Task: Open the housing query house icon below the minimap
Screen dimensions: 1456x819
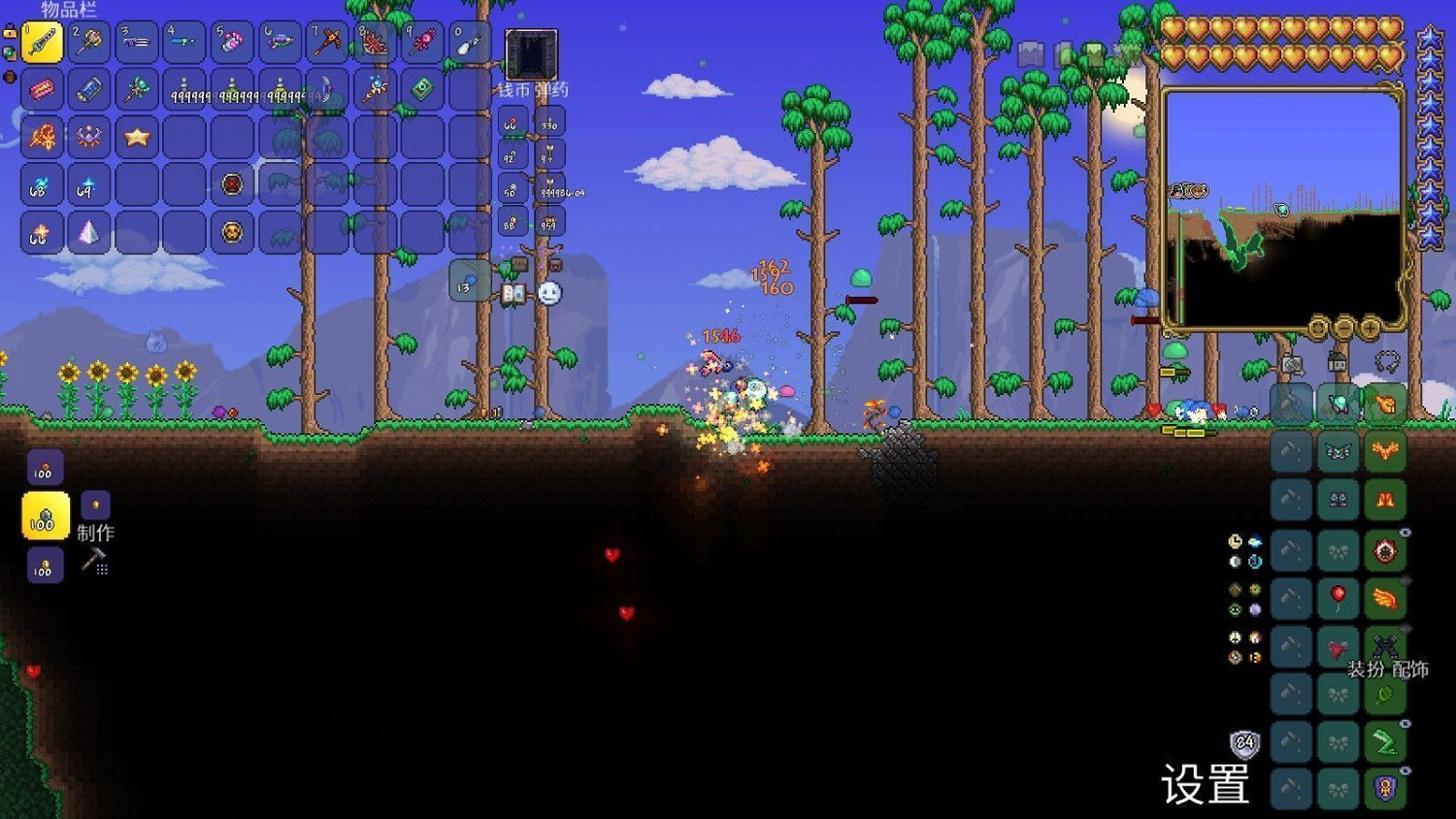Action: coord(1338,363)
